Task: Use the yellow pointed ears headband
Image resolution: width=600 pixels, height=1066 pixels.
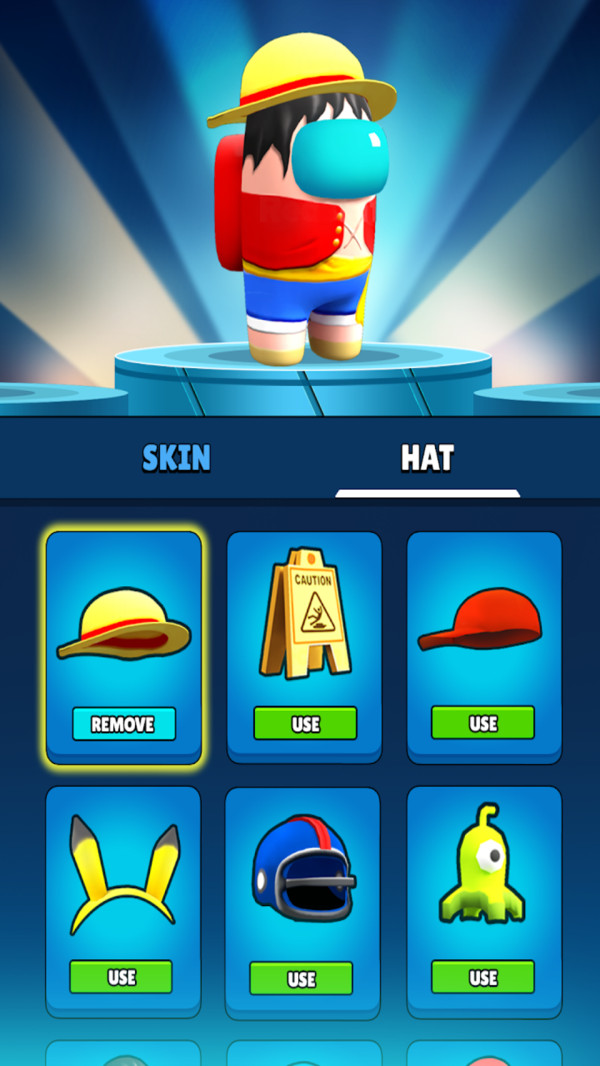Action: [x=121, y=977]
